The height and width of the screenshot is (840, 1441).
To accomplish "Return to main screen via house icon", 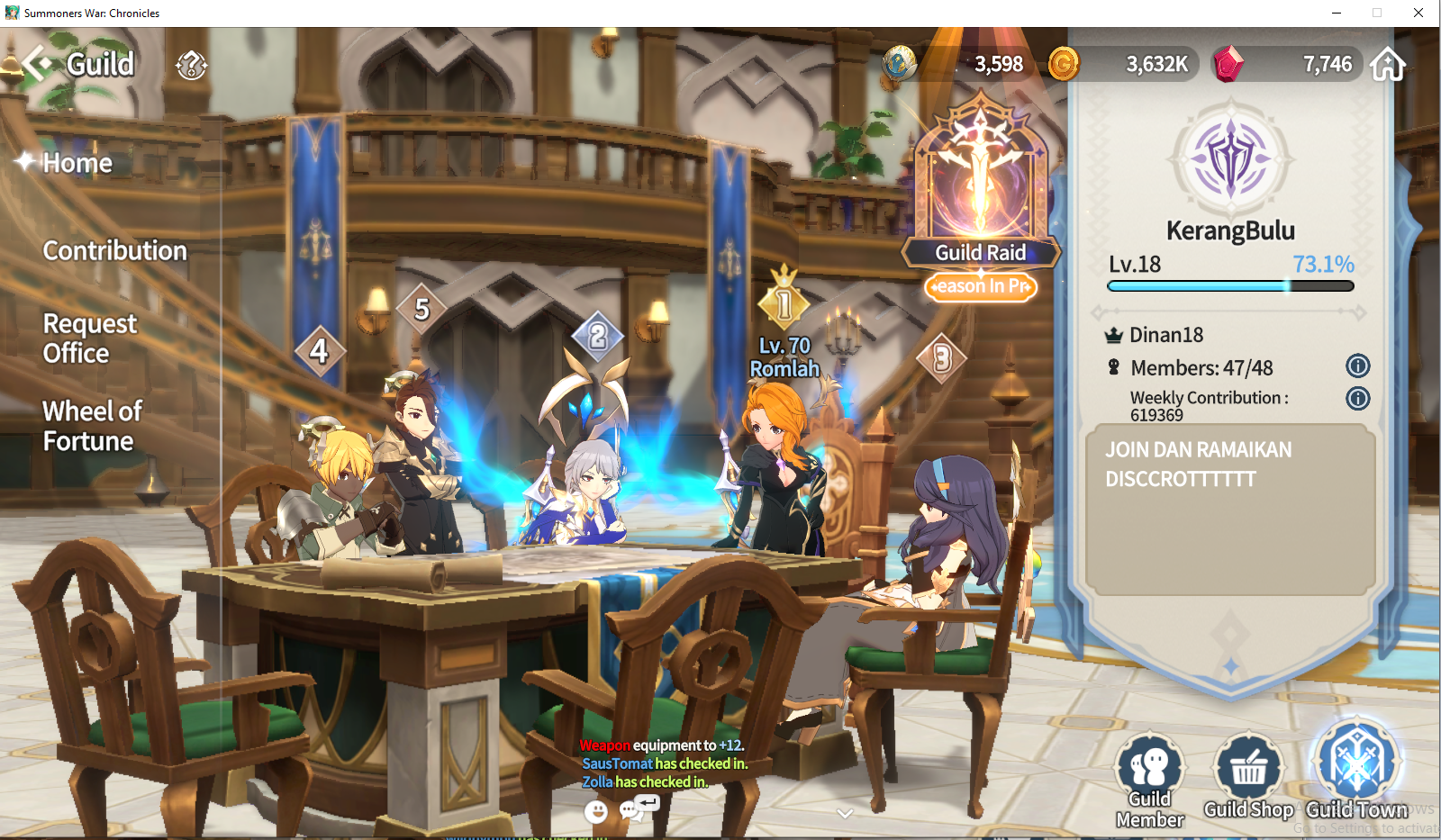I will click(1388, 65).
